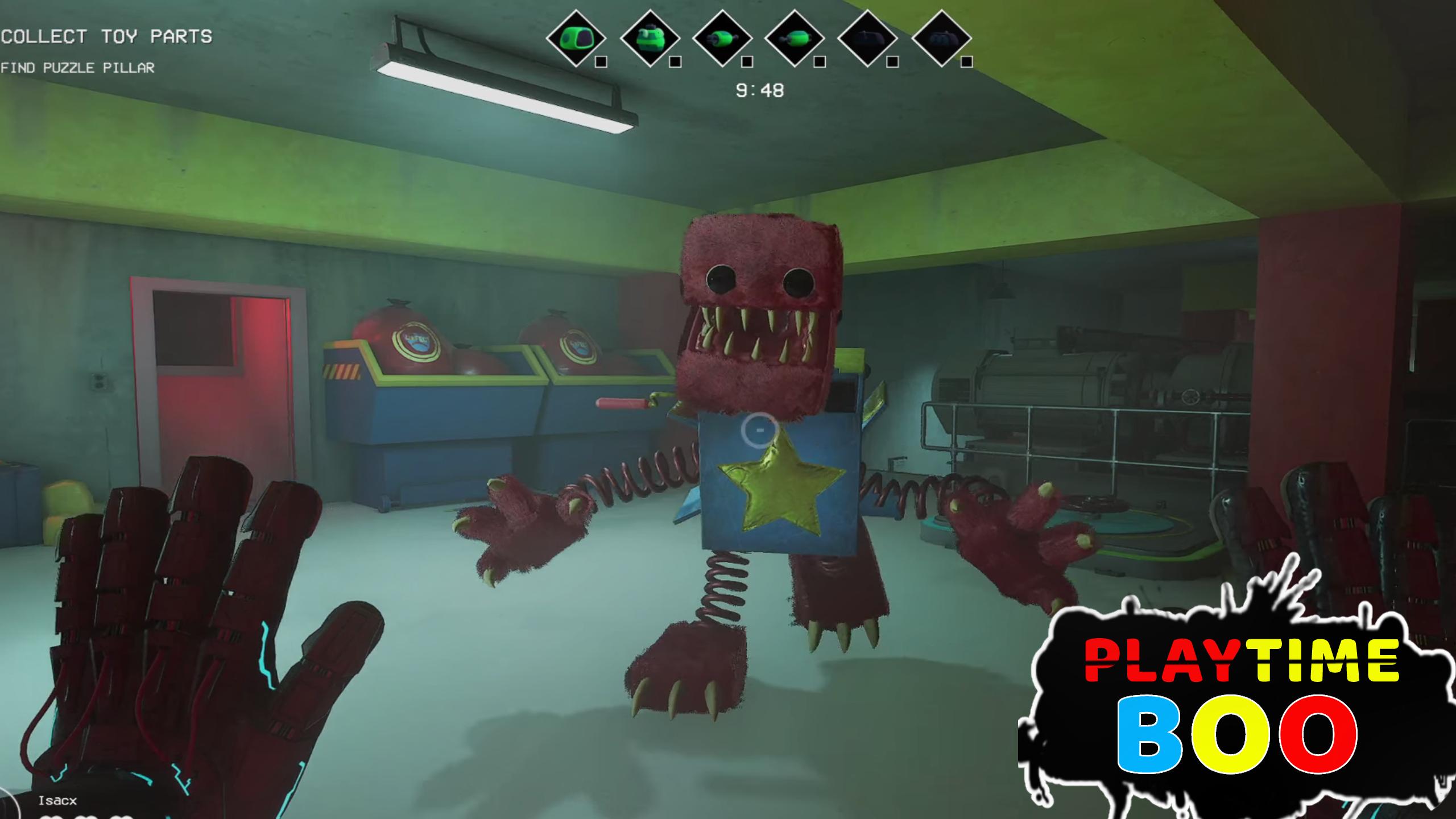Click the Find Puzzle Pillar objective
Screen dimensions: 1456x819
(77, 68)
